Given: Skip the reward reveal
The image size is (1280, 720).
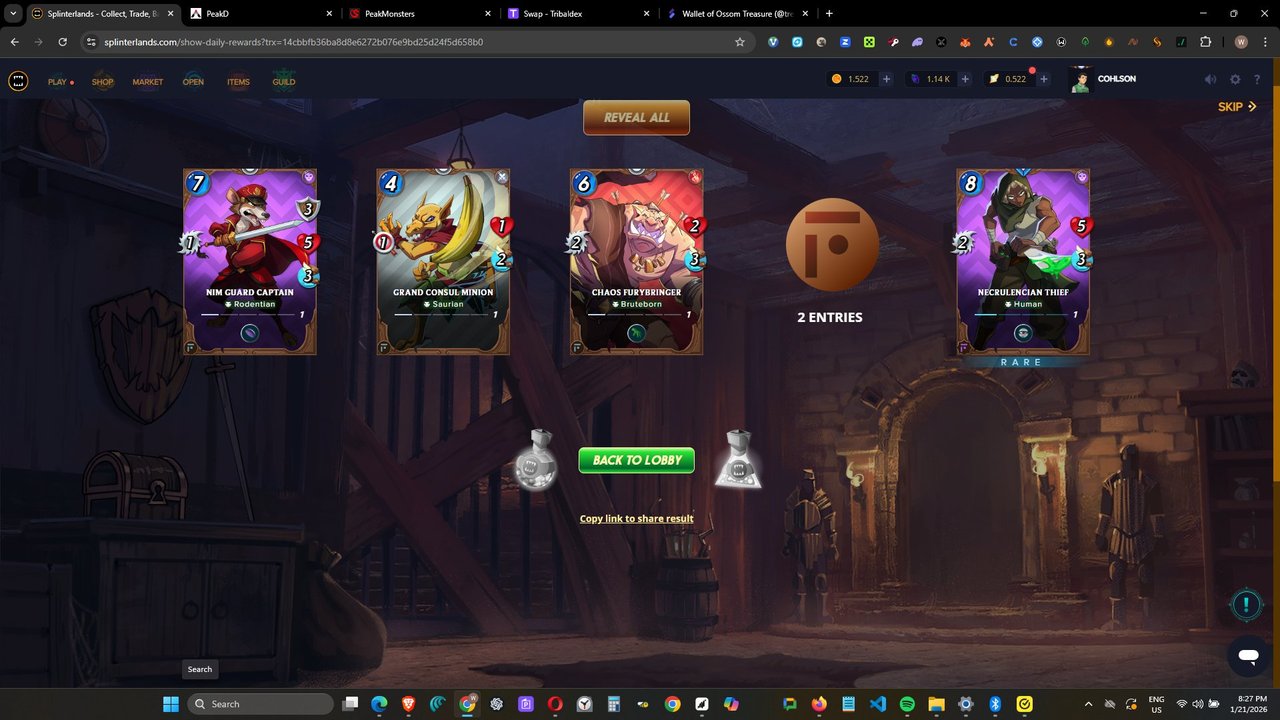Looking at the screenshot, I should click(x=1236, y=107).
